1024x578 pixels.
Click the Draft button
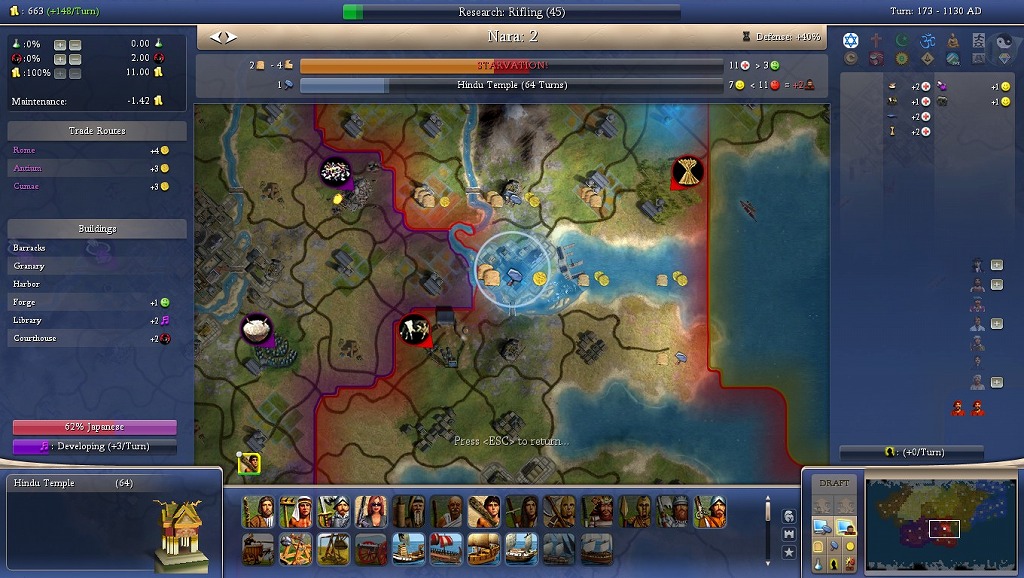coord(834,483)
